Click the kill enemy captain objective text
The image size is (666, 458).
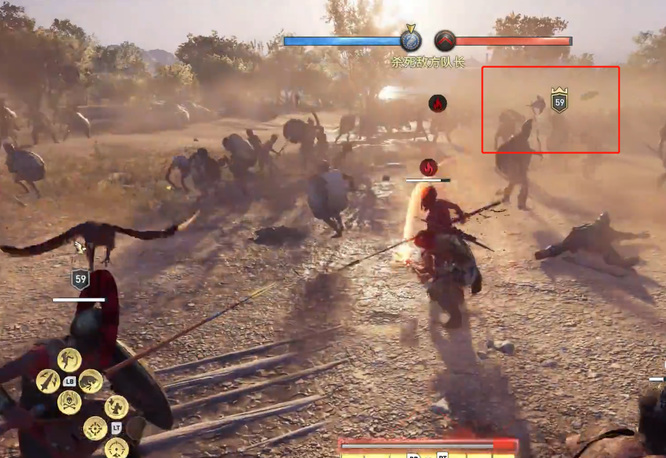(x=428, y=62)
